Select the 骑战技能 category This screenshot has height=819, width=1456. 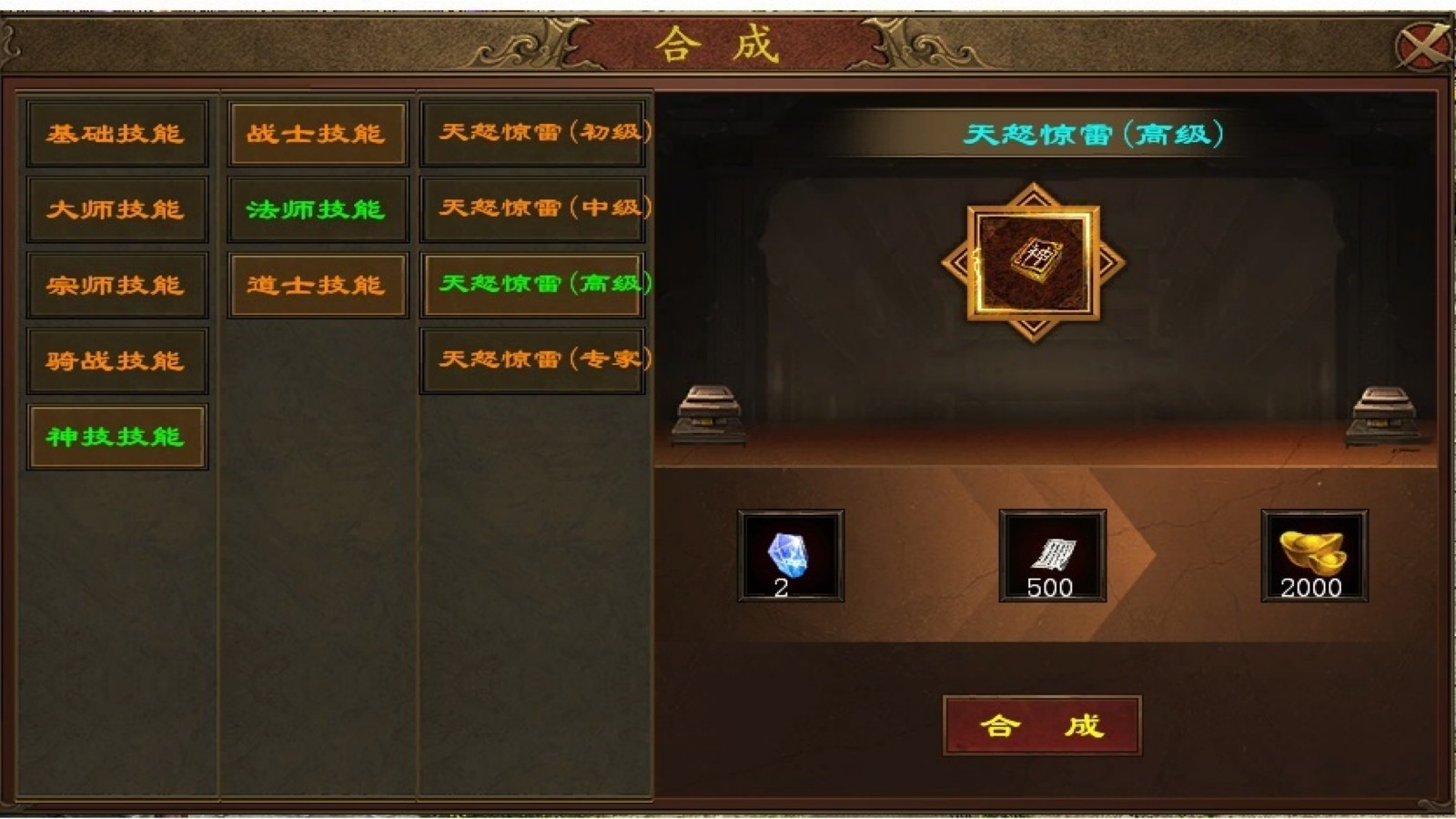click(x=117, y=361)
